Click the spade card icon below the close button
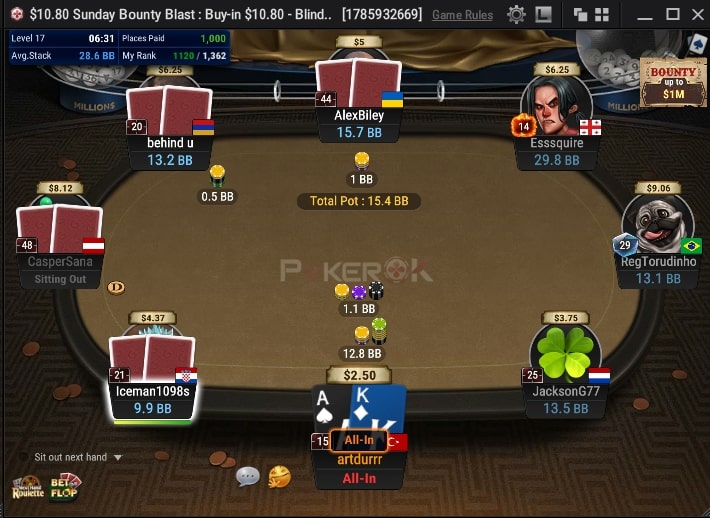This screenshot has width=710, height=518. coord(697,44)
